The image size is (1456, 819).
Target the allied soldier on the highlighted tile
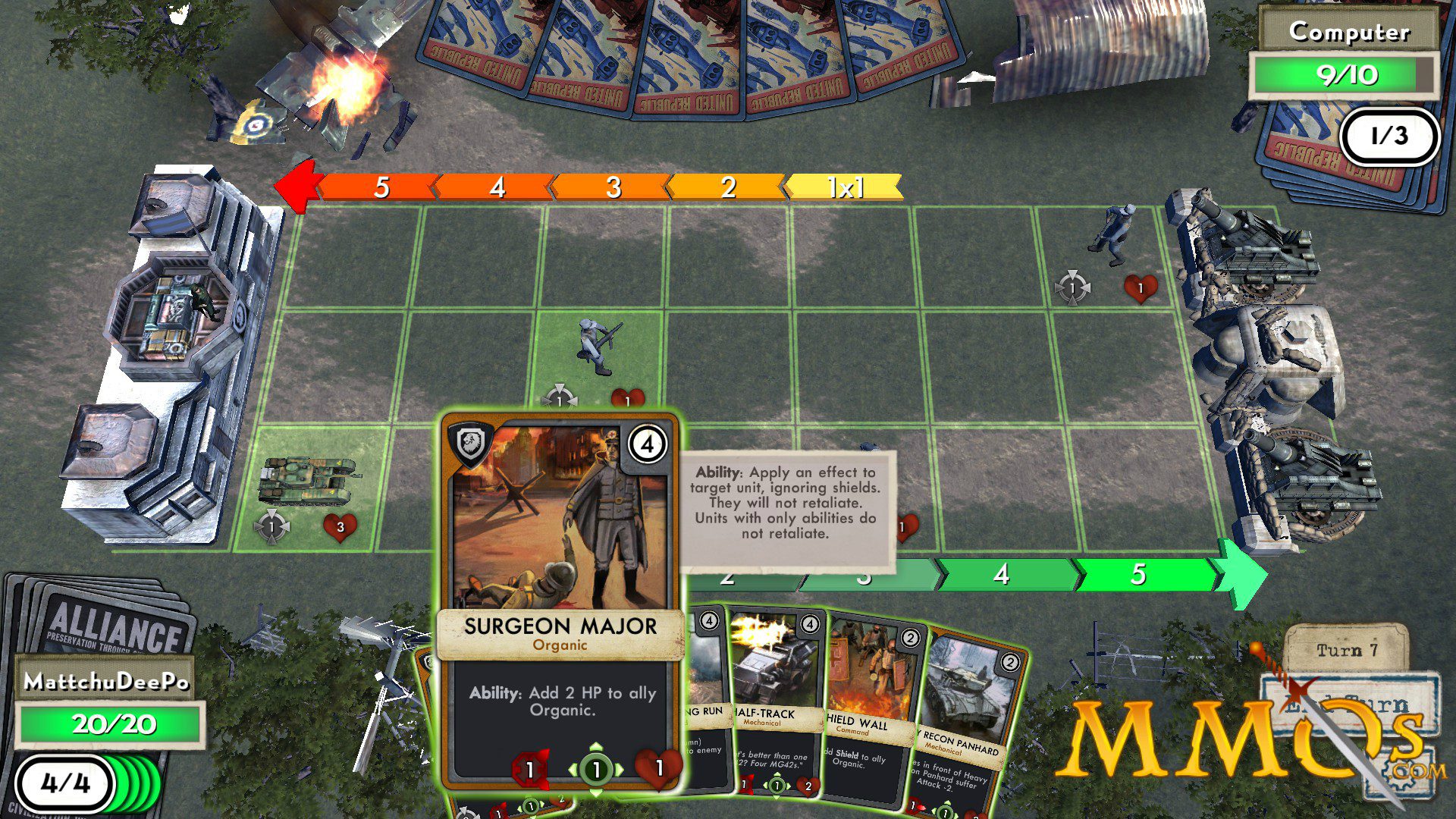(x=597, y=347)
